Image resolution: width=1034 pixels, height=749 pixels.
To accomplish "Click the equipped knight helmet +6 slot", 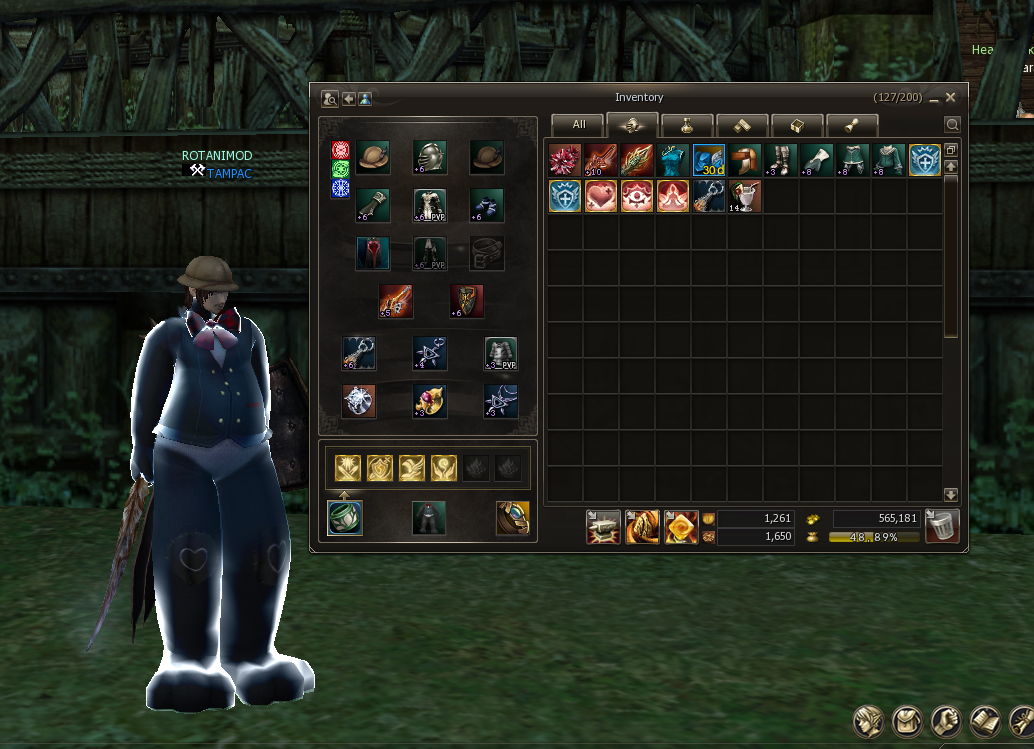I will click(x=430, y=157).
